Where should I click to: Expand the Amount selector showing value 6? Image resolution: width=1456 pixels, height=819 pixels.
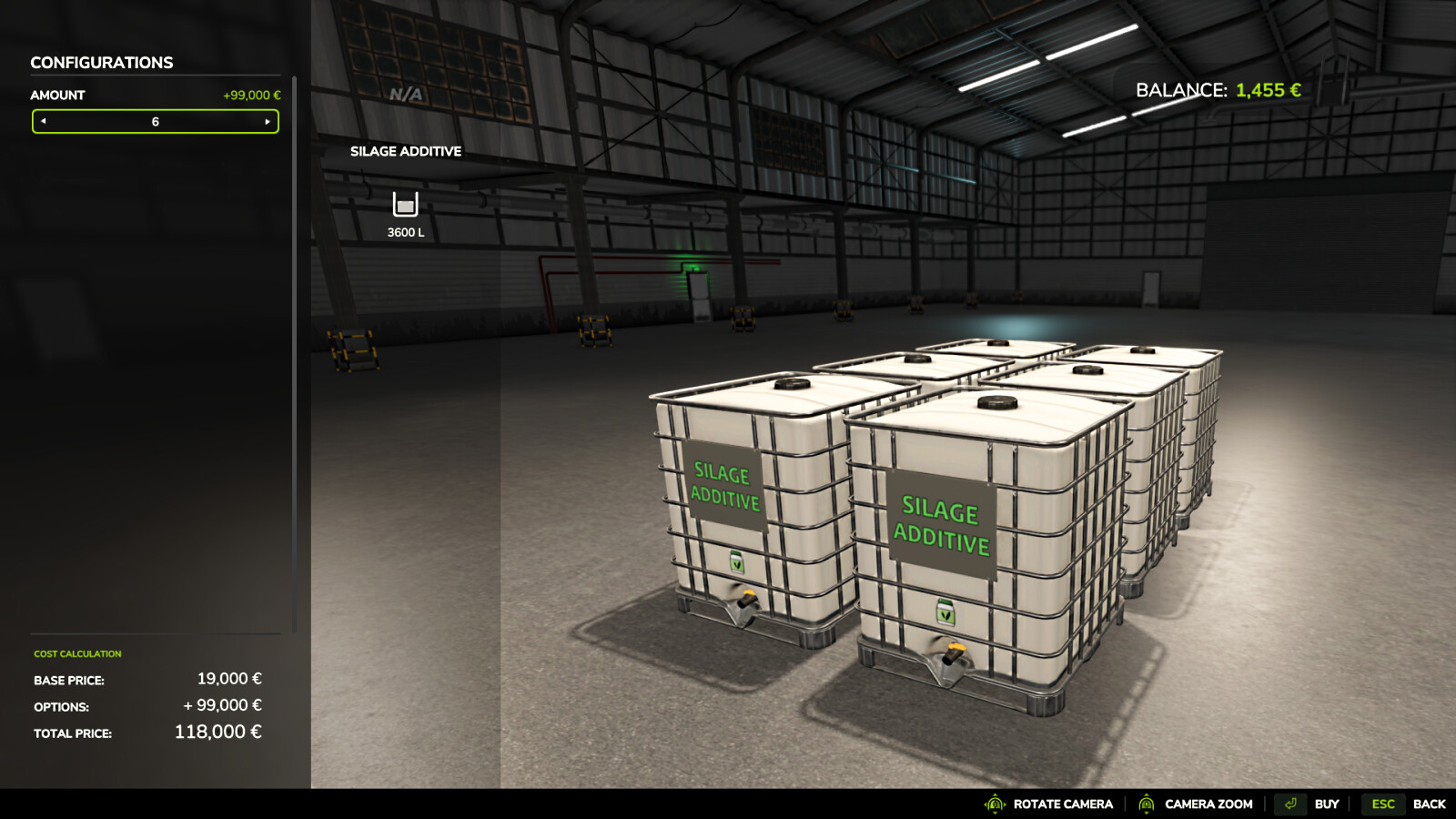tap(156, 121)
